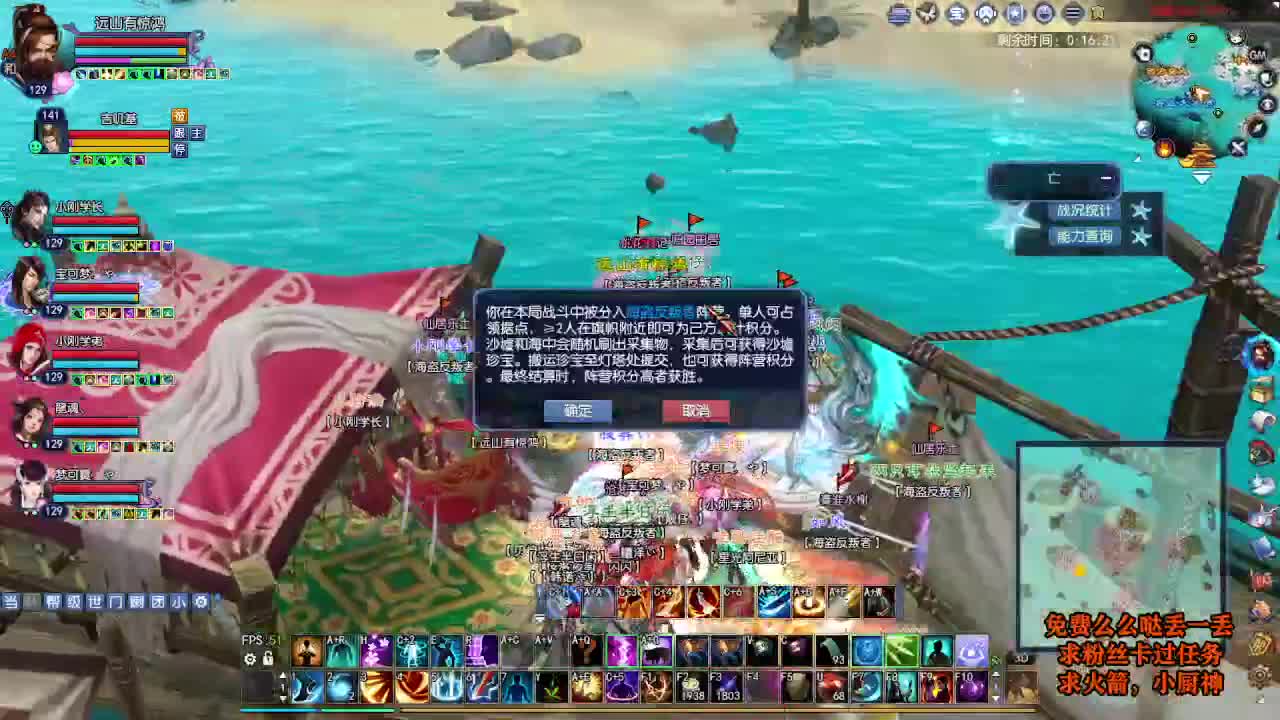
Task: Toggle the lock icon to lock the skill bar
Action: coord(267,659)
